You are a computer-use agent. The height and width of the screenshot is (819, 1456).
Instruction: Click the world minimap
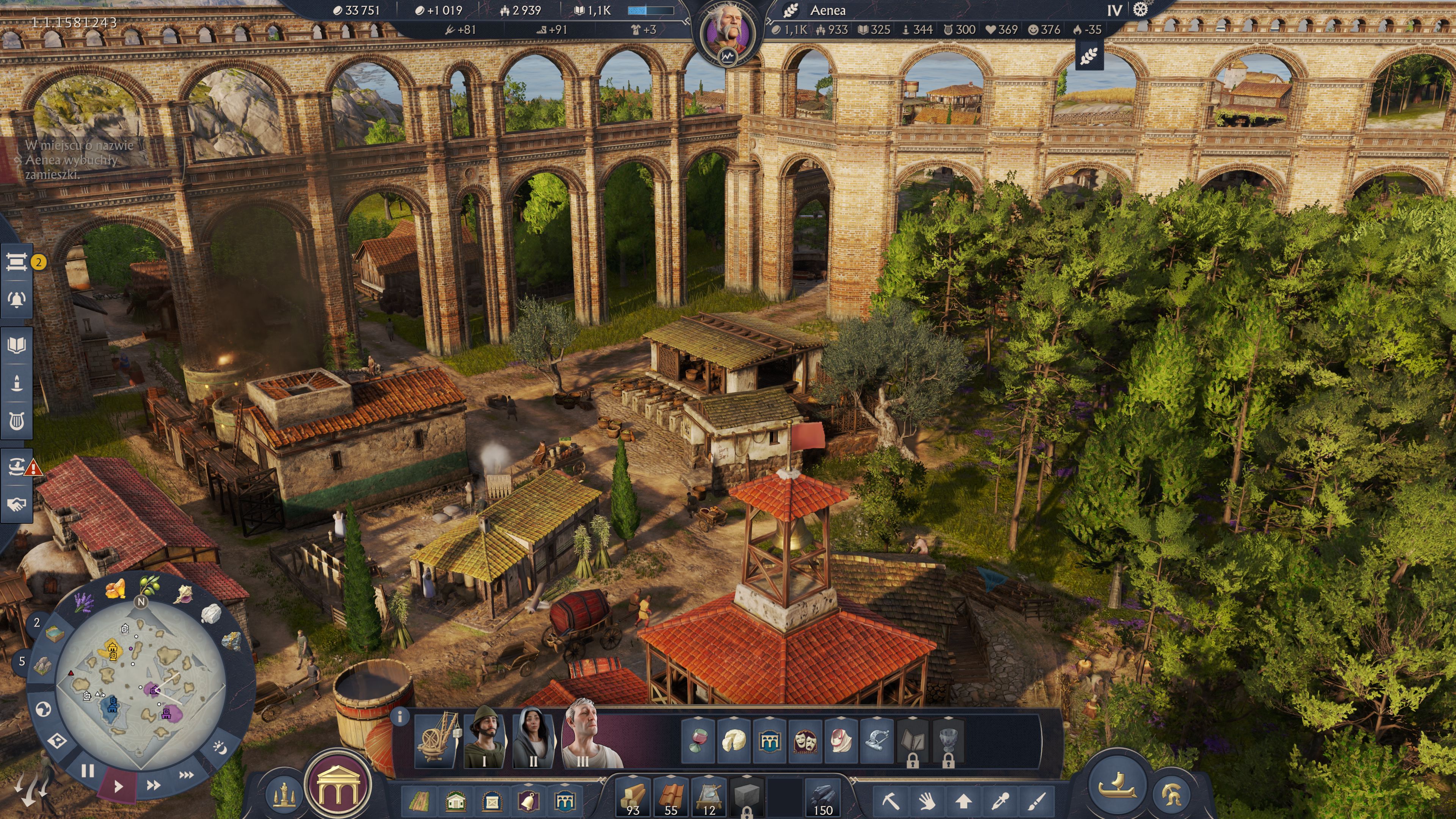pyautogui.click(x=141, y=684)
